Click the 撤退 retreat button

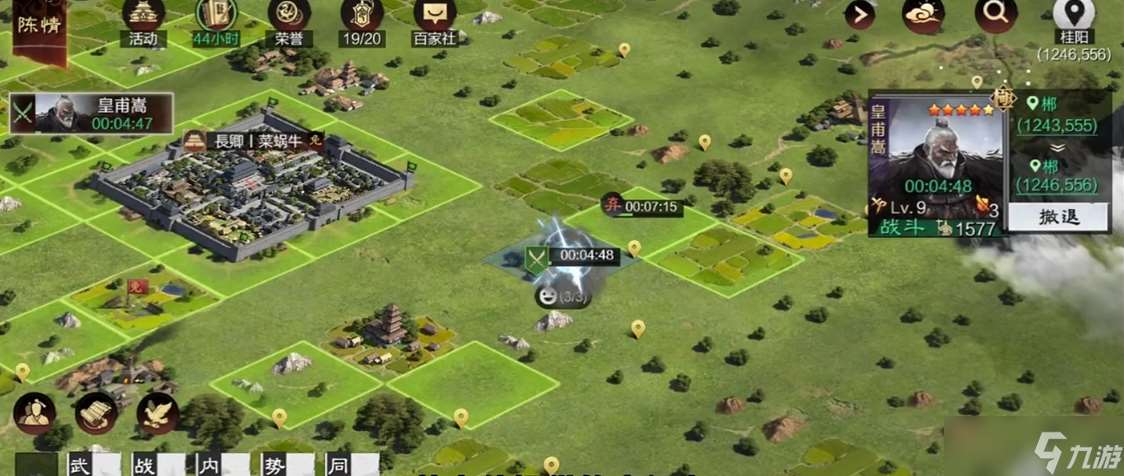(x=1057, y=217)
